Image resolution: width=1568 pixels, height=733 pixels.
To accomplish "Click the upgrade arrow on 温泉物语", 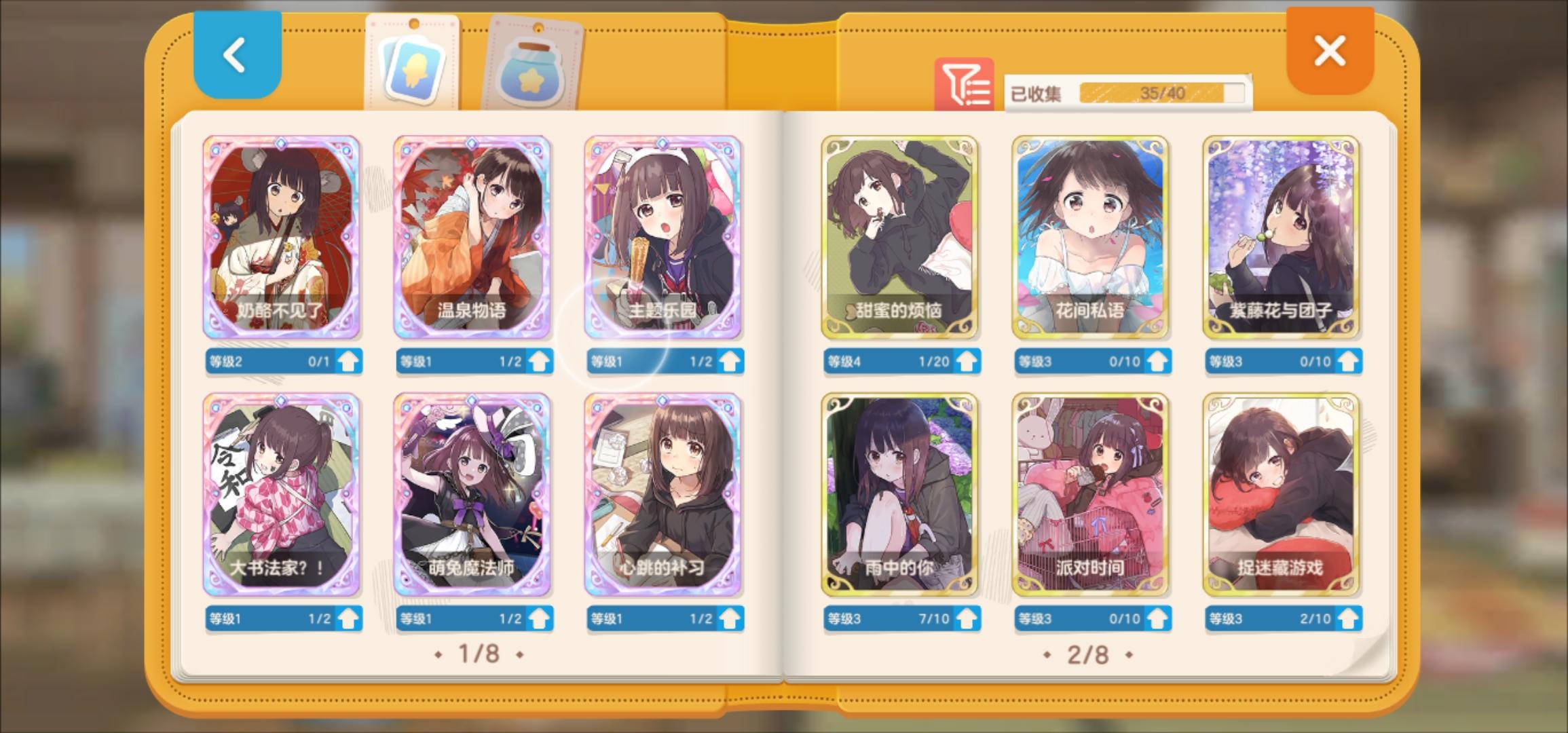I will (539, 361).
